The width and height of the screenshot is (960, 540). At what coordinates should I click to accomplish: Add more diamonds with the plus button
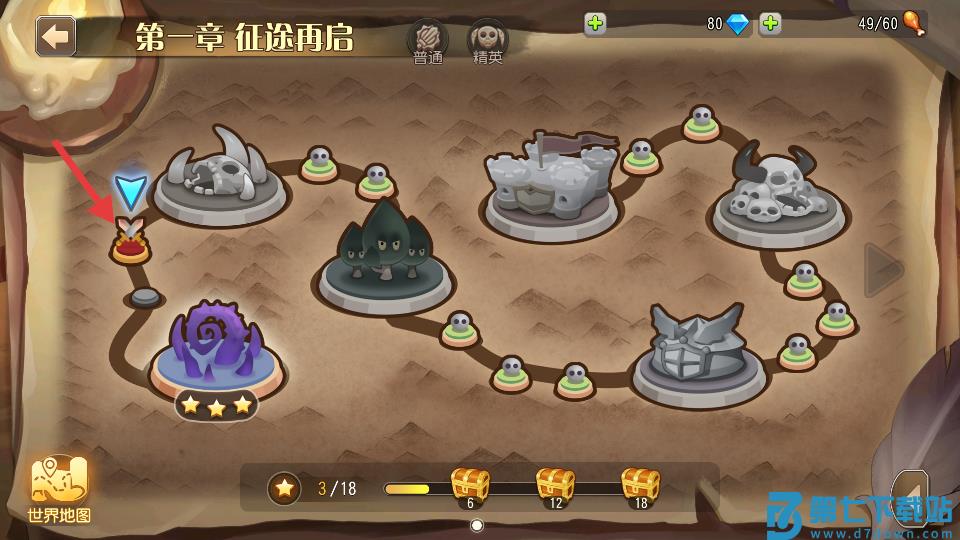pos(596,24)
